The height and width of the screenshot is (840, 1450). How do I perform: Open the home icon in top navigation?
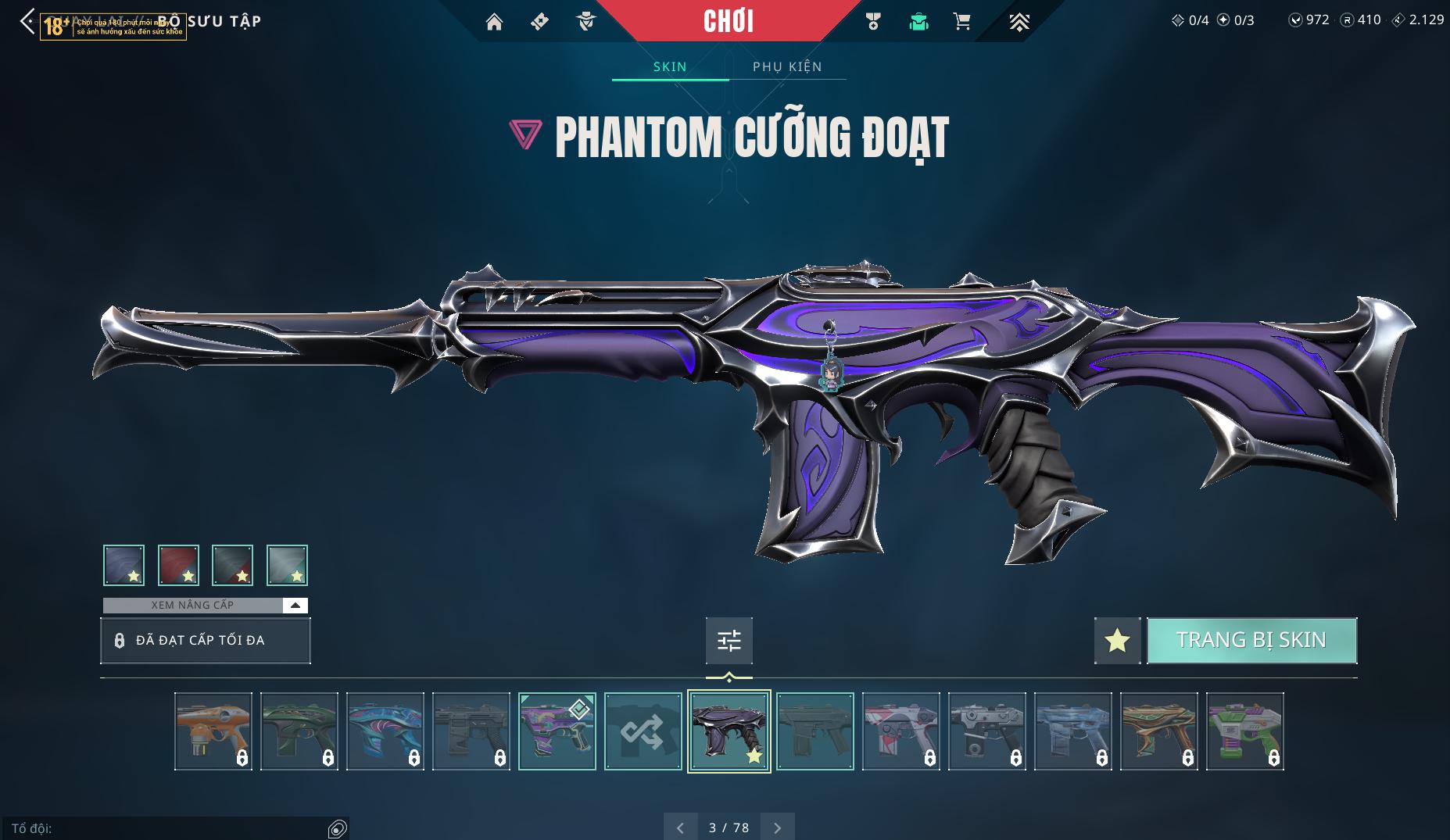(x=494, y=22)
